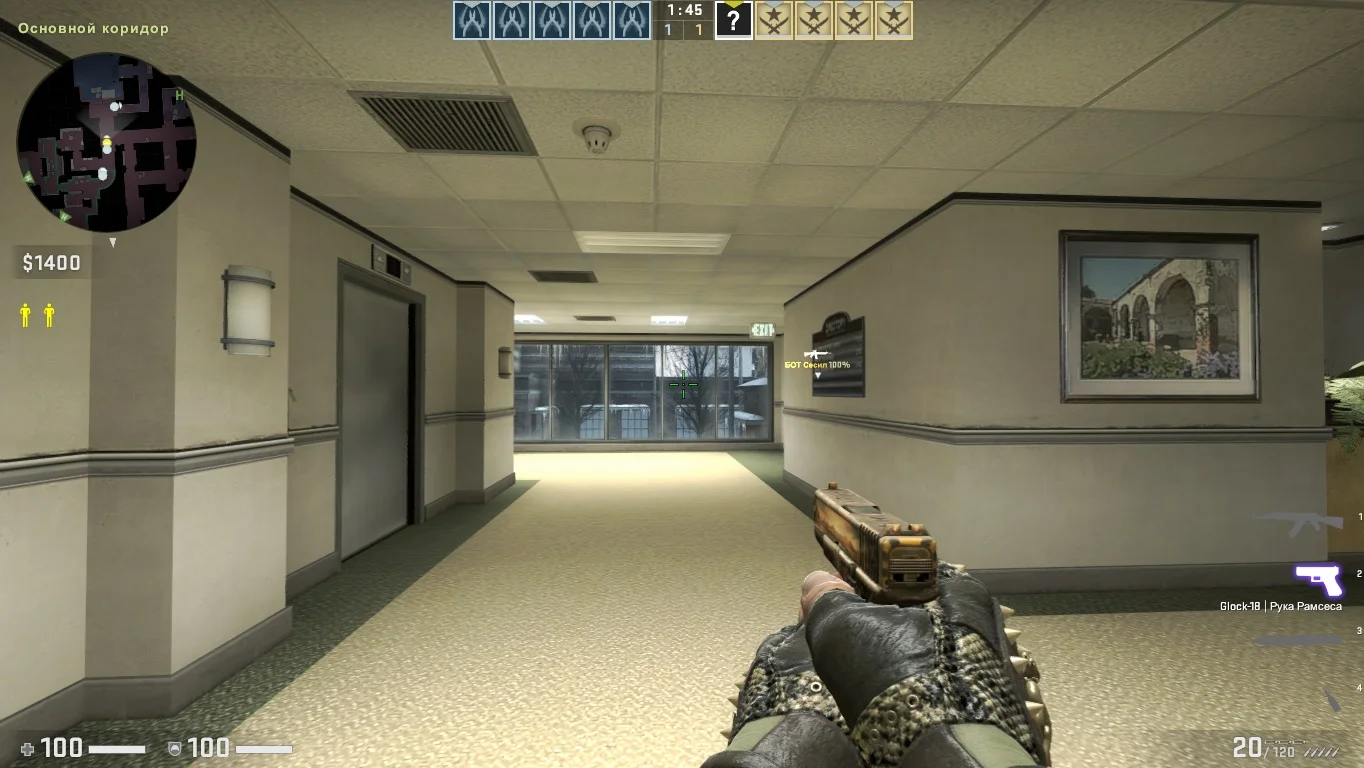Click the question mark player avatar

(x=733, y=21)
